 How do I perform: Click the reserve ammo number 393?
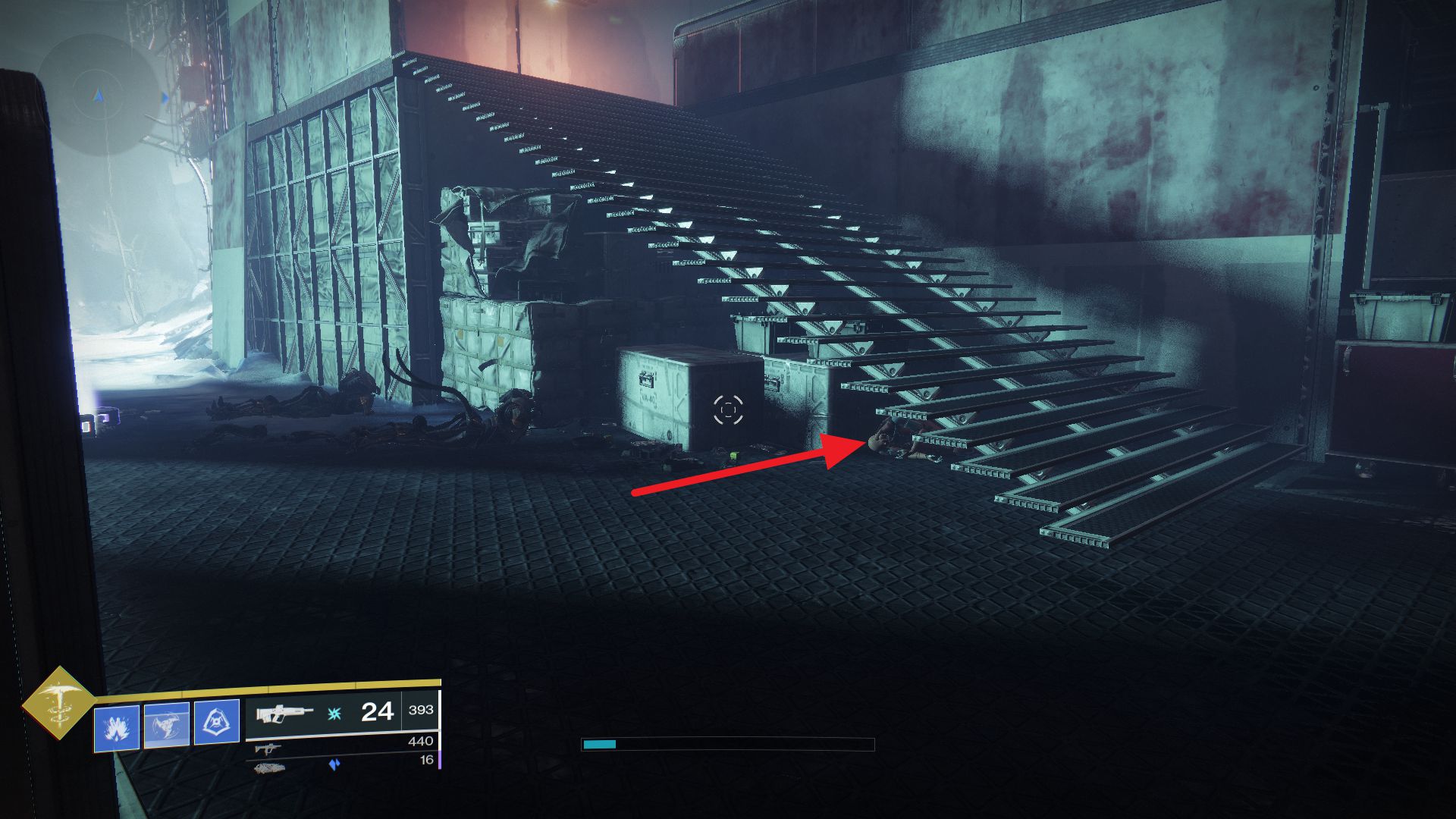pos(422,709)
